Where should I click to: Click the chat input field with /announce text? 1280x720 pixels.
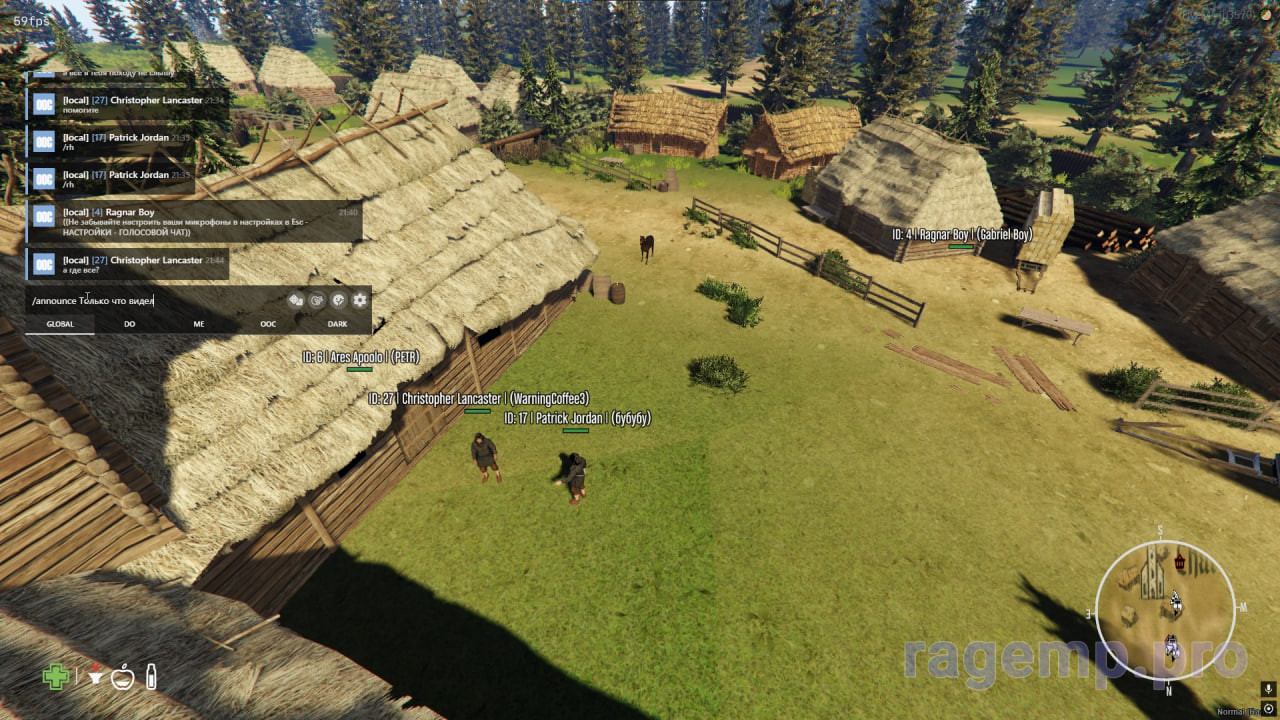click(x=150, y=300)
